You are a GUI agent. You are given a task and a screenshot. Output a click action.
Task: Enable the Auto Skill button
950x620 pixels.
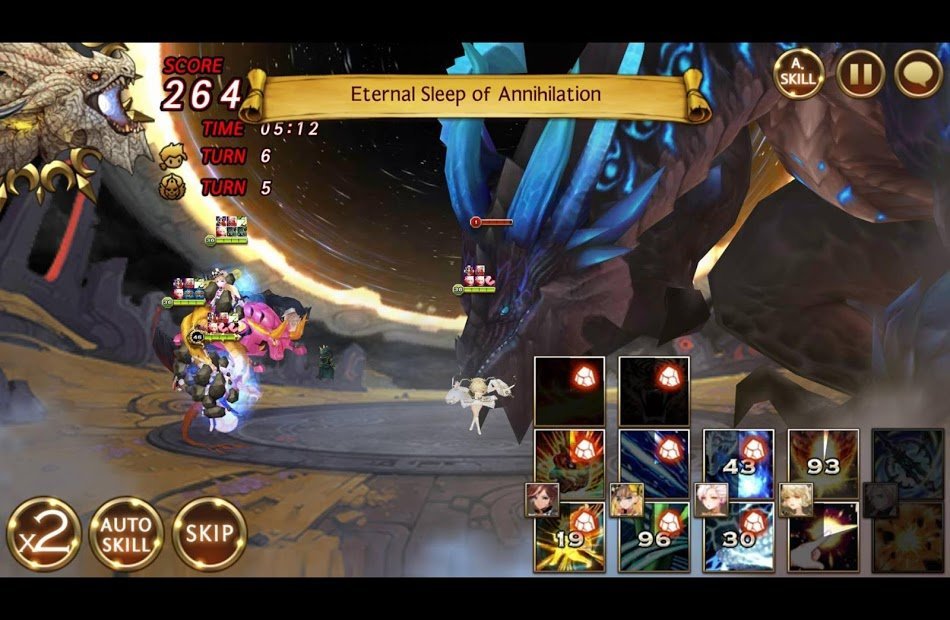[126, 534]
